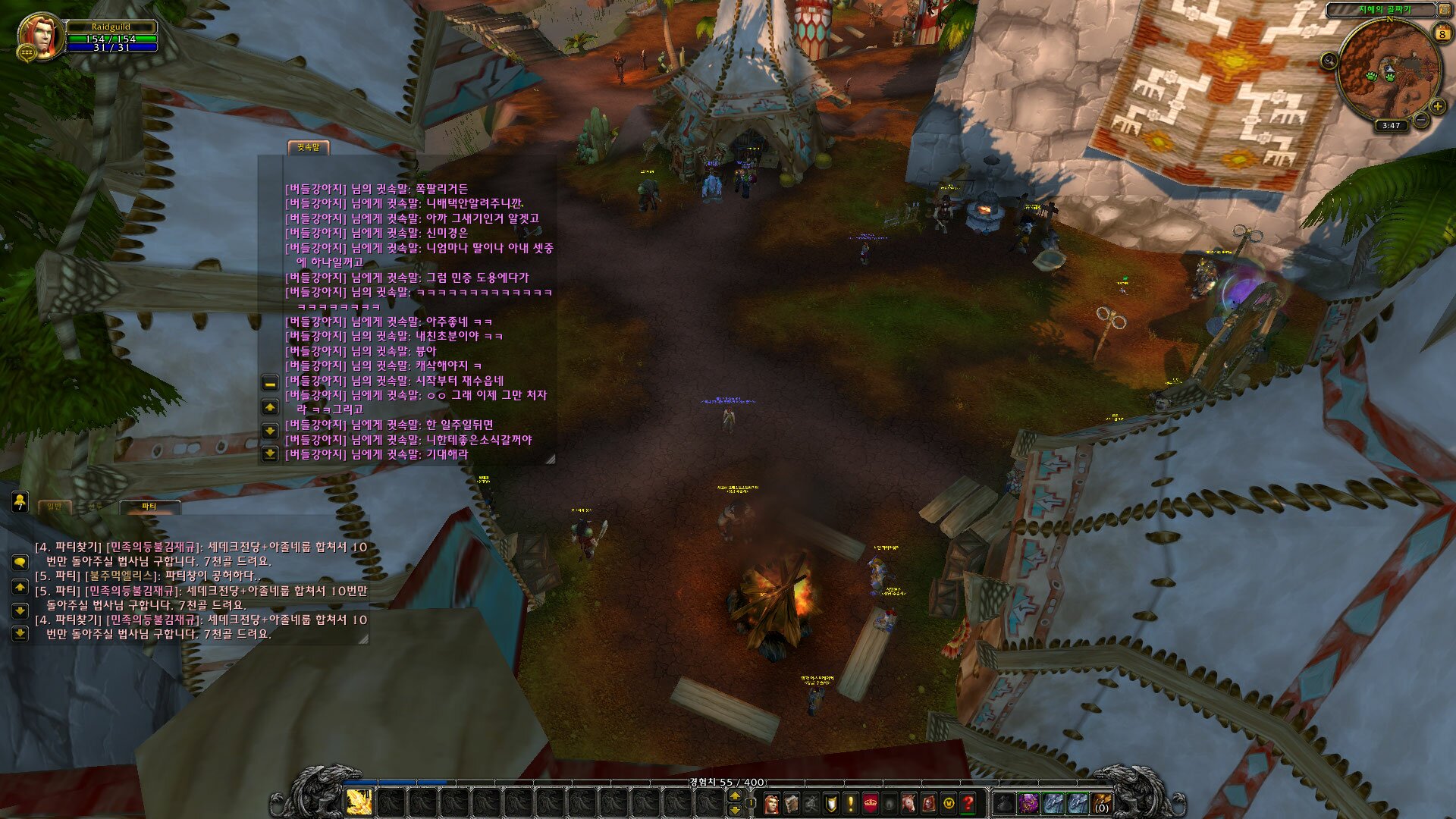Image resolution: width=1456 pixels, height=819 pixels.
Task: Click the Raidguild player portrait
Action: 39,35
